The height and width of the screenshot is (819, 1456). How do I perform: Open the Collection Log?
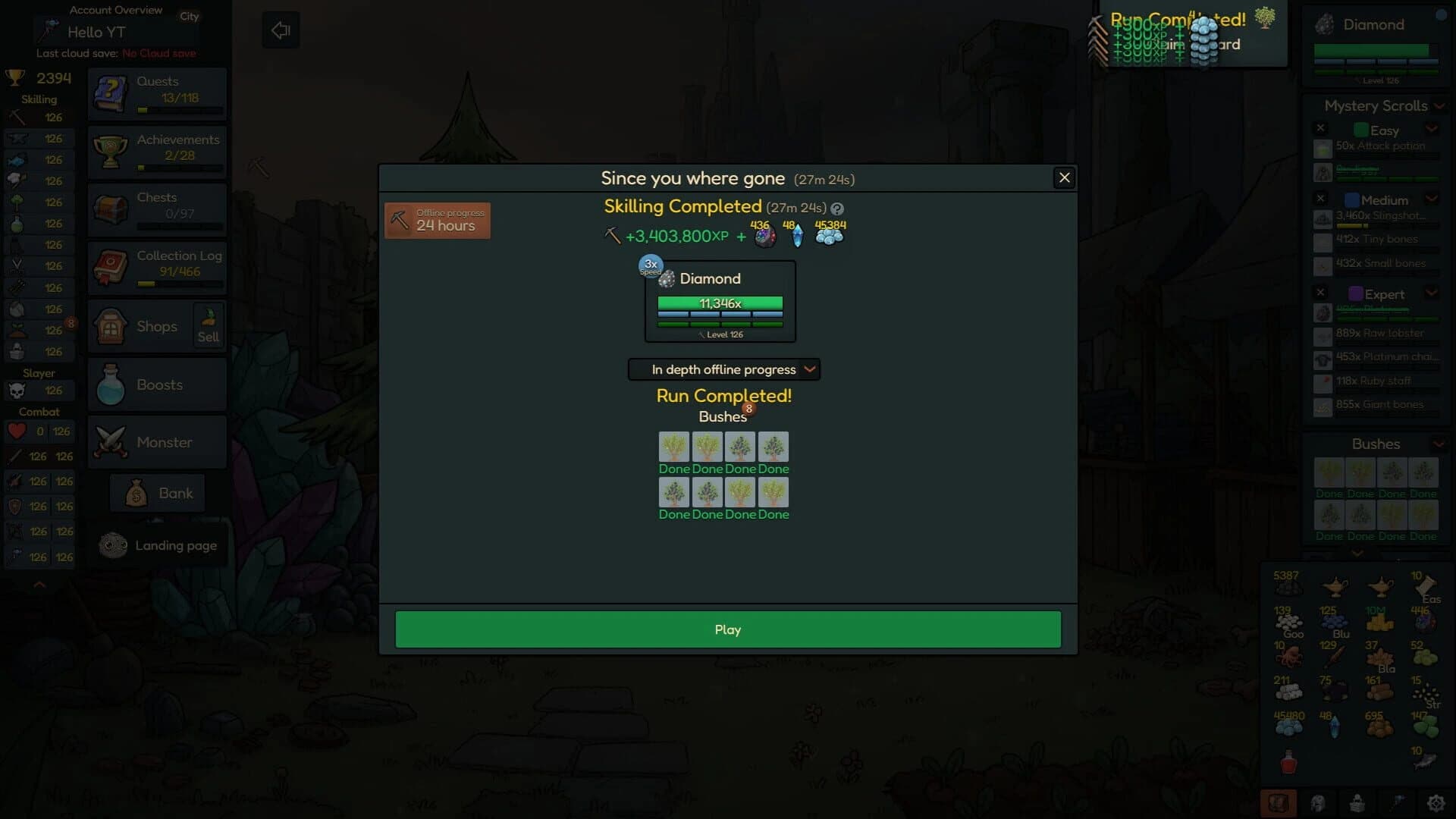(x=157, y=265)
